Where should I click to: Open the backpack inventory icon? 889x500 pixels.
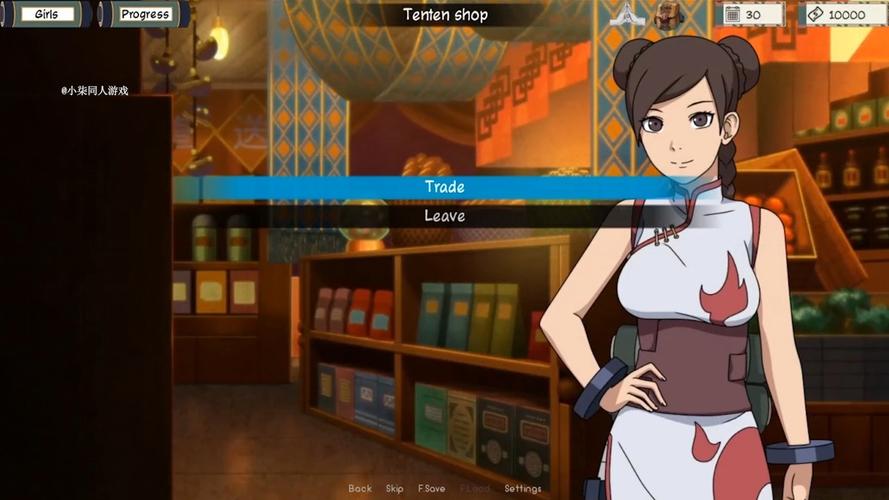668,14
